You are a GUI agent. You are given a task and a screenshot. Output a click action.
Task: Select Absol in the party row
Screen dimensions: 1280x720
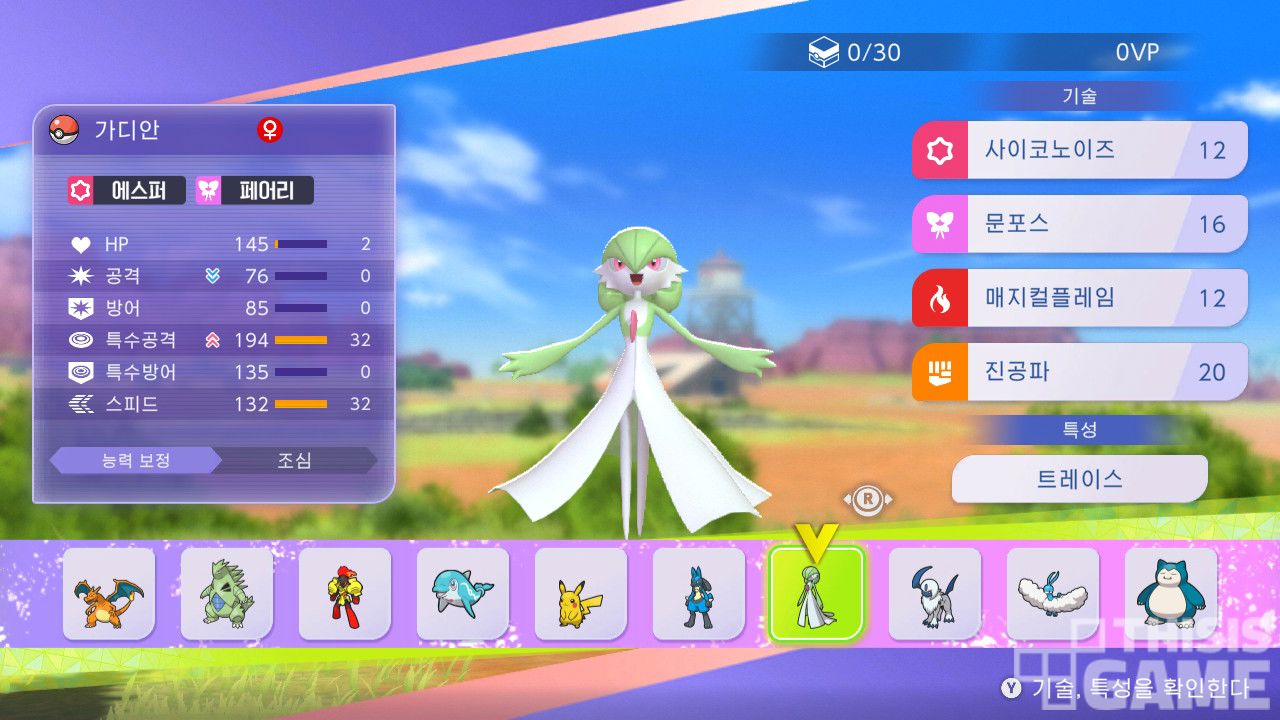tap(935, 594)
